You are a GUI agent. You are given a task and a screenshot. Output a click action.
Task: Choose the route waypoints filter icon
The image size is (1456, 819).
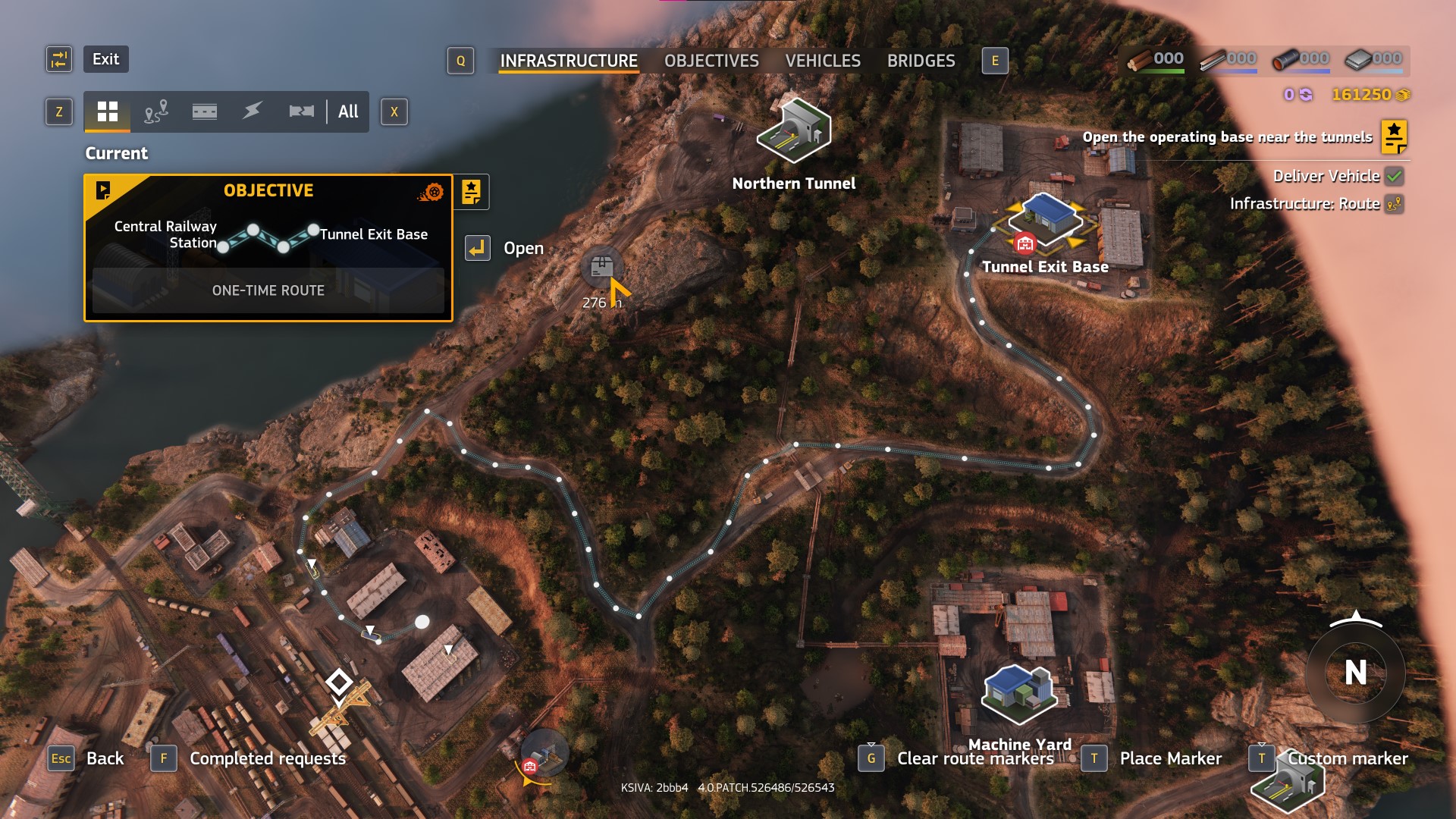point(155,112)
